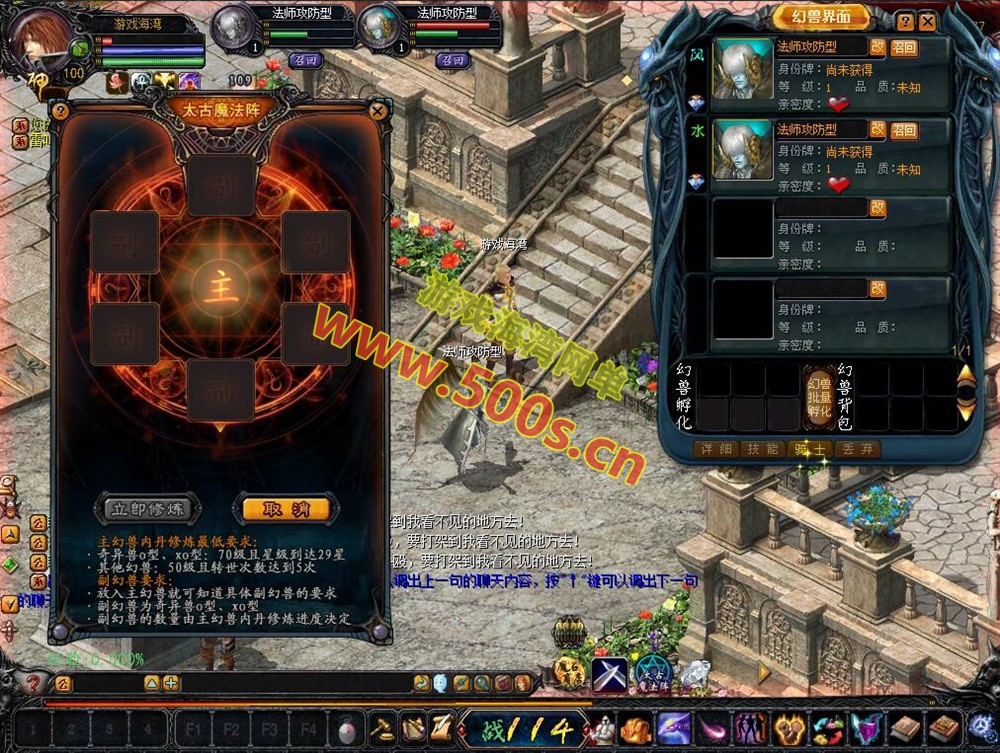The image size is (1000, 753).
Task: Switch to the 详细 tab
Action: pyautogui.click(x=716, y=449)
